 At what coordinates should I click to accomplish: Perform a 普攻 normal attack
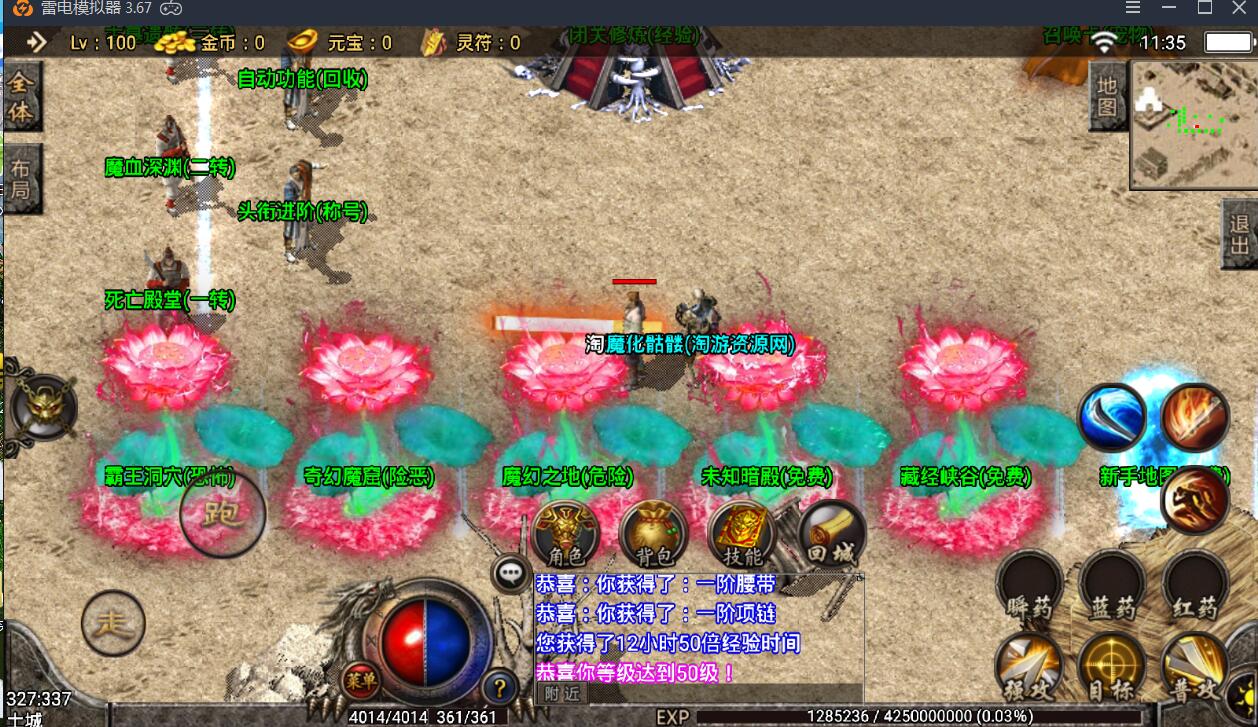tap(1194, 667)
